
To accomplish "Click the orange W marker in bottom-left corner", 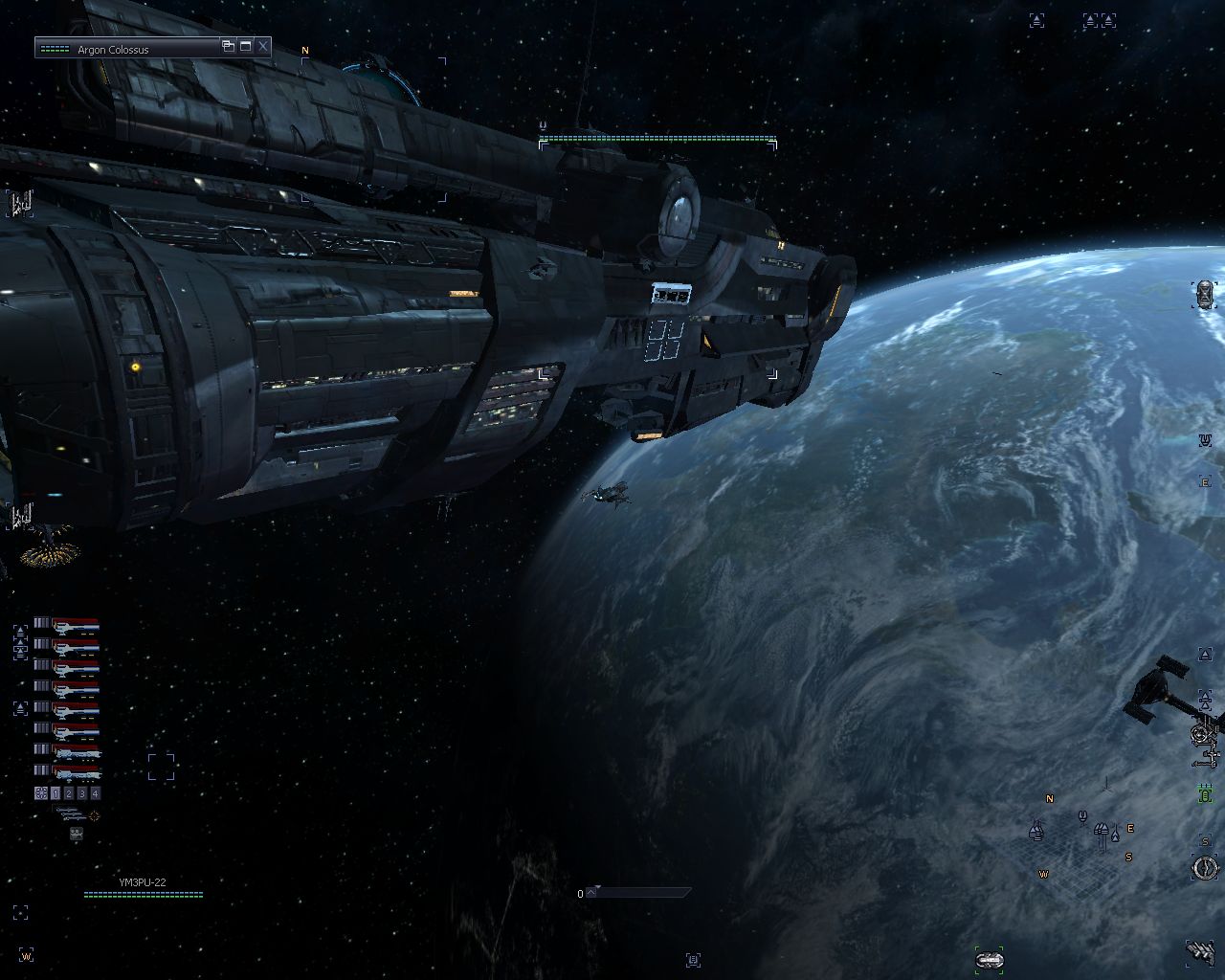I will click(27, 955).
